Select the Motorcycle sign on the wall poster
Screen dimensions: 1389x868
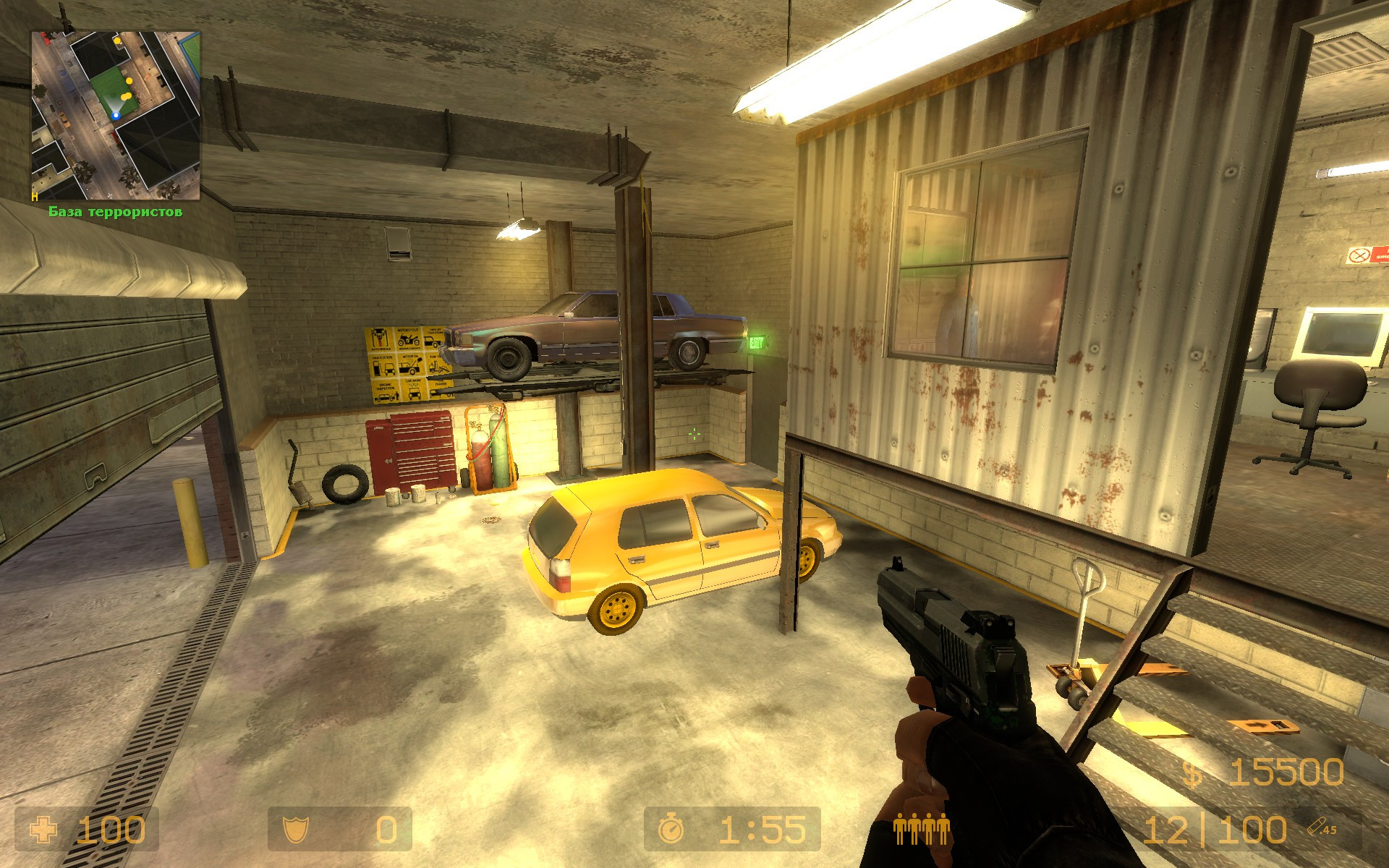tap(409, 339)
